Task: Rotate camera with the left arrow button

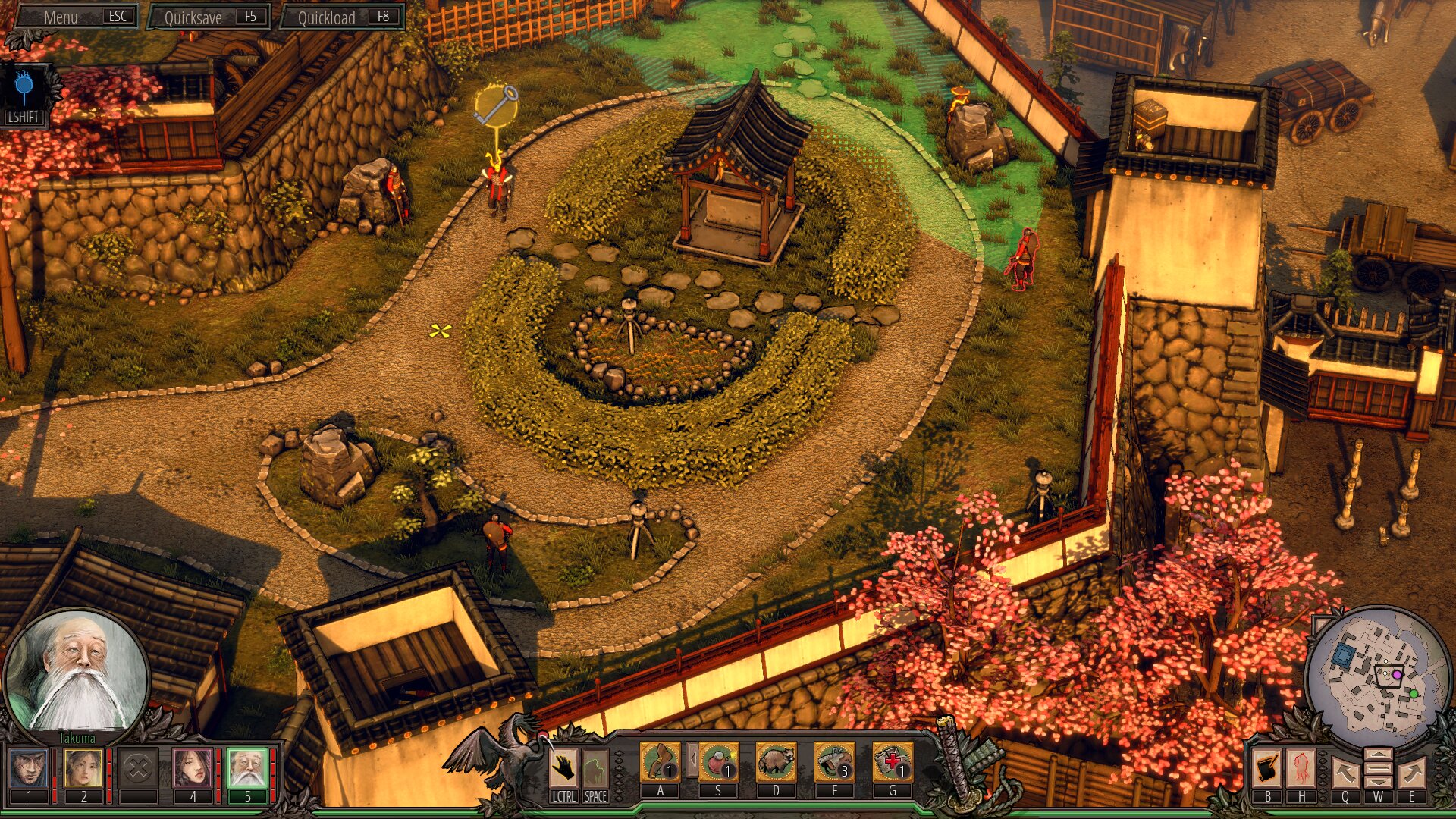Action: [x=1345, y=773]
